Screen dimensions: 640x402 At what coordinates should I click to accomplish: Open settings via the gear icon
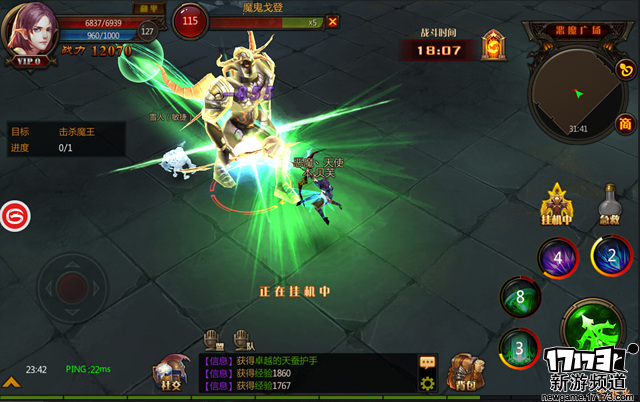(x=427, y=382)
